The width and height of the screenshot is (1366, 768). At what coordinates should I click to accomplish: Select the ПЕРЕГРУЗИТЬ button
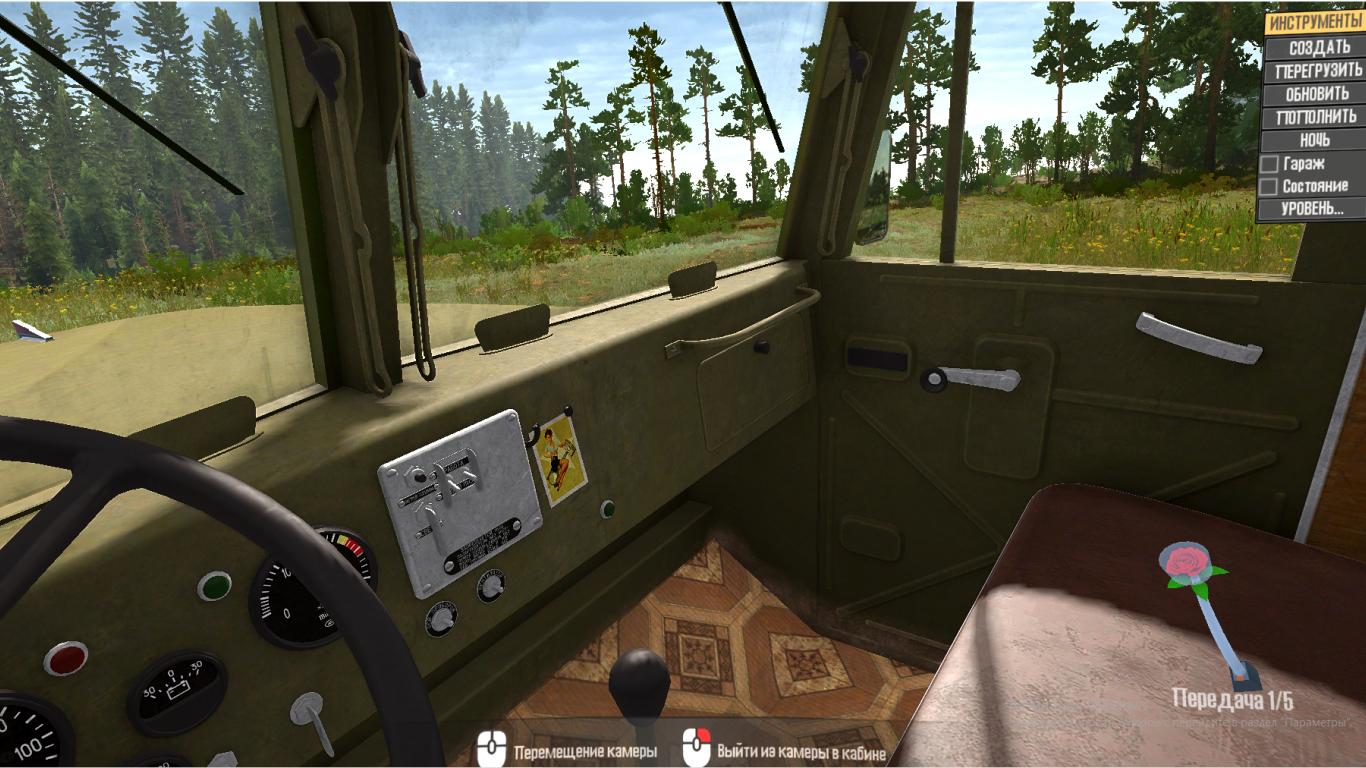pos(1318,71)
